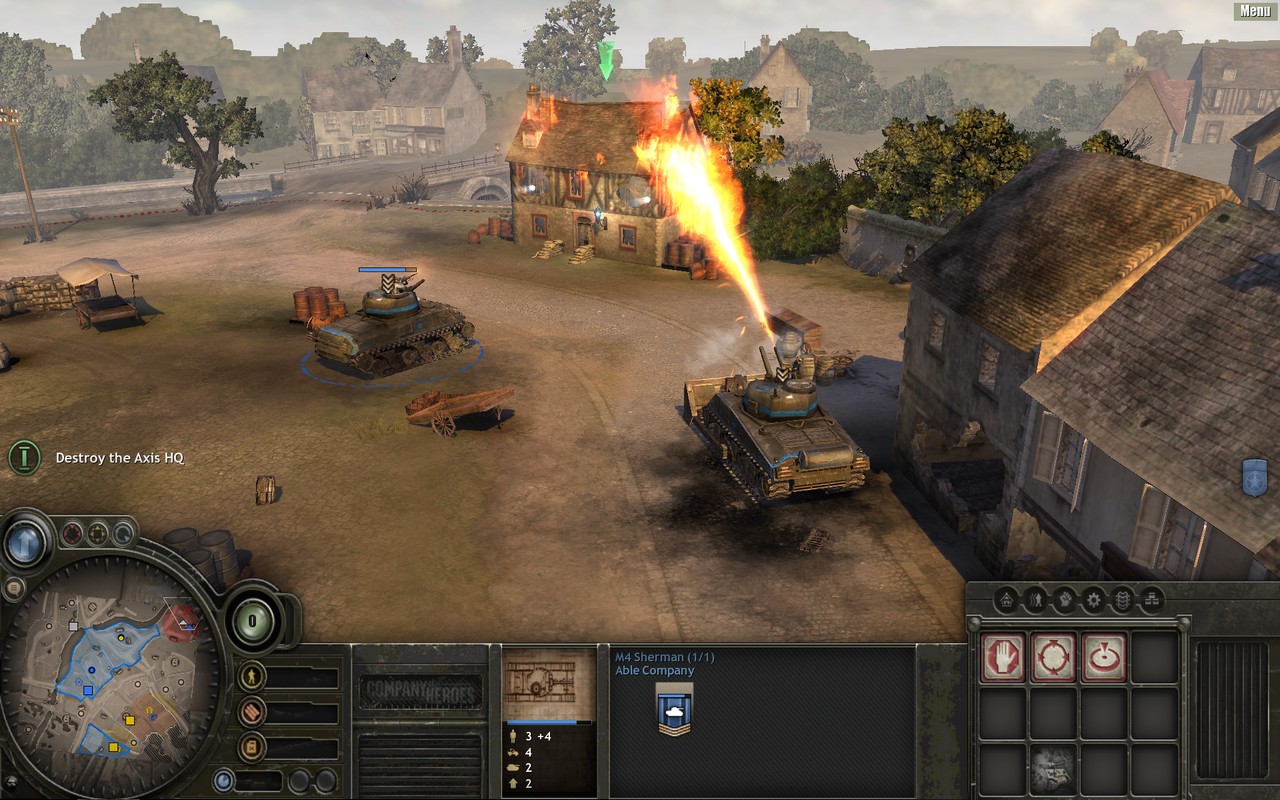Viewport: 1280px width, 800px height.
Task: Click the munitions resource icon
Action: coord(252,711)
